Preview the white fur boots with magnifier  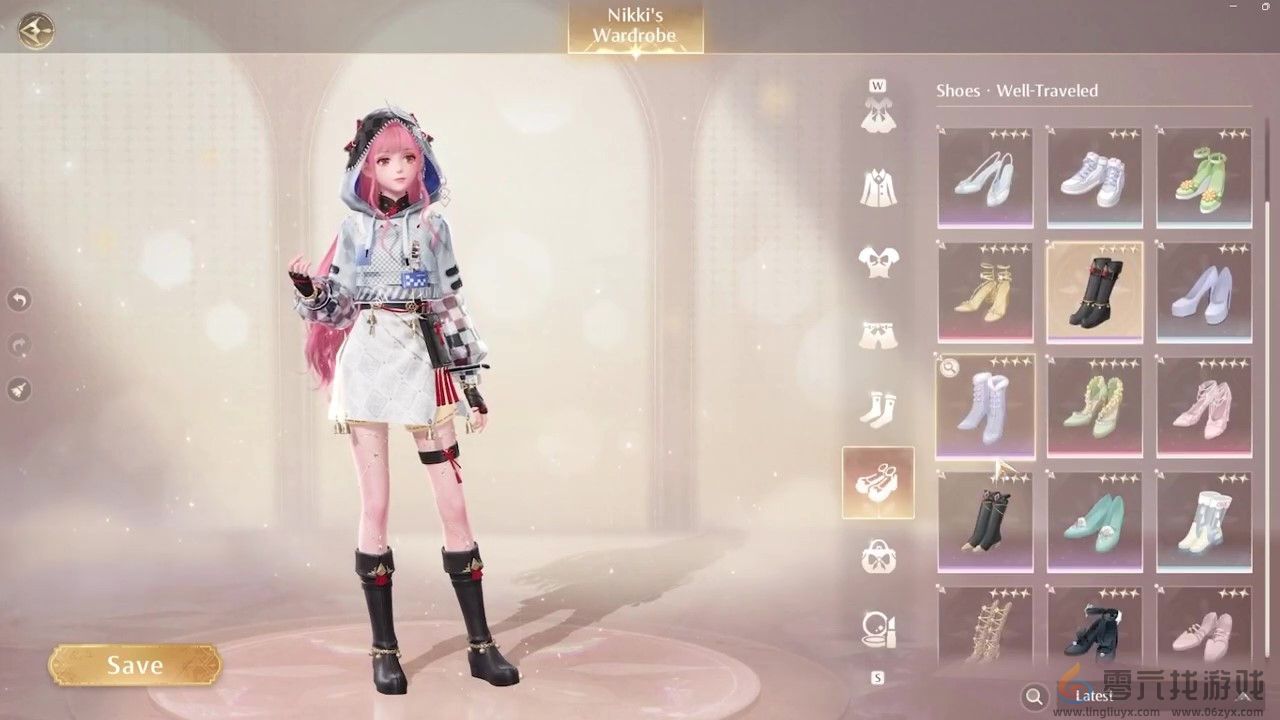[949, 368]
